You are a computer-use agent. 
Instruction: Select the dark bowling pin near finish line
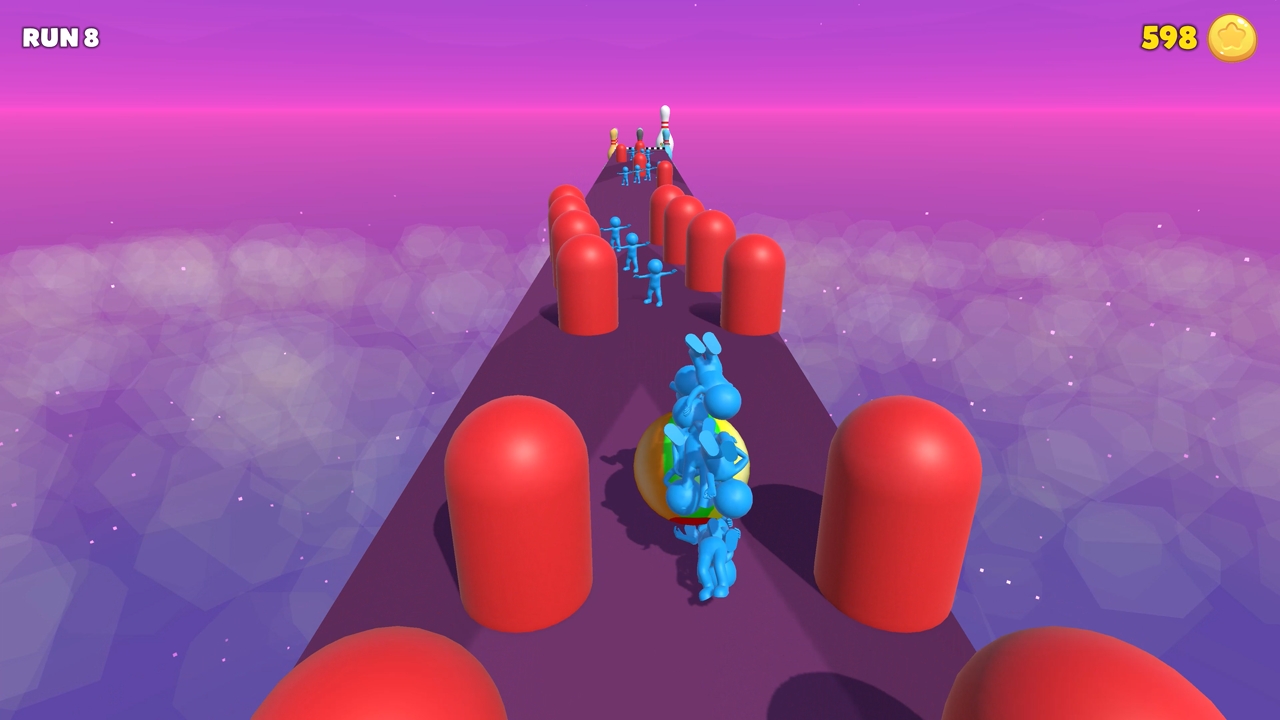[640, 135]
